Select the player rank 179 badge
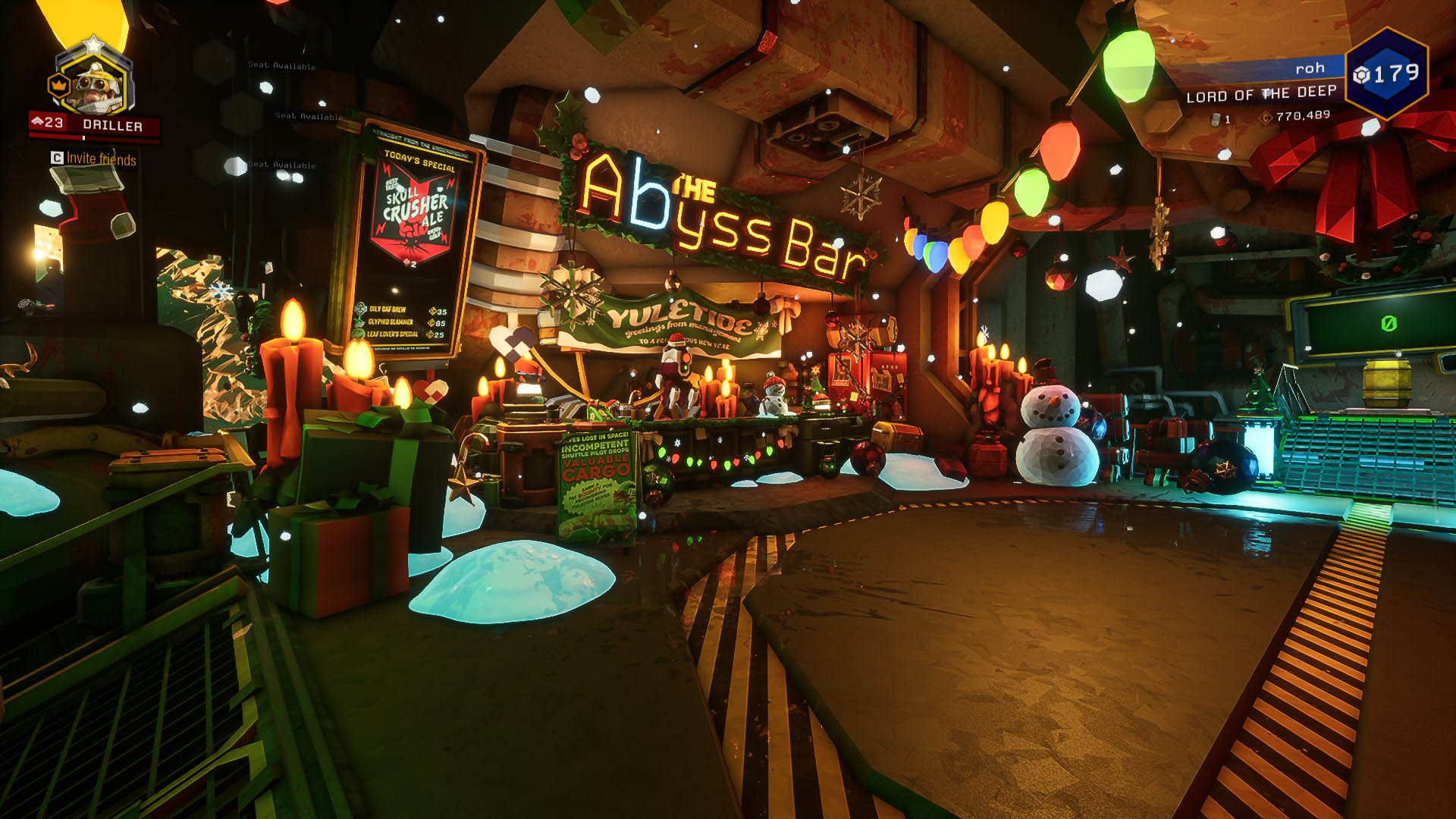This screenshot has width=1456, height=819. coord(1386,74)
